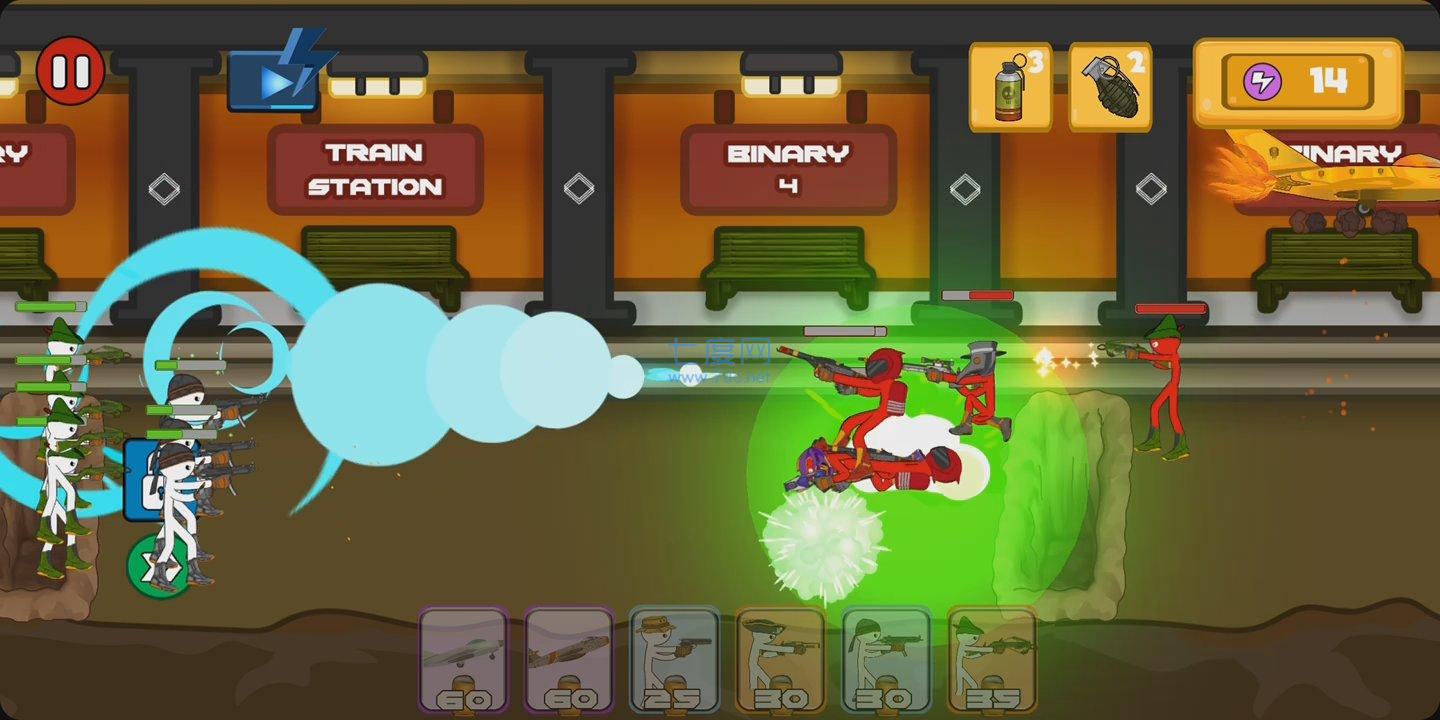Pause the battle

pos(71,71)
